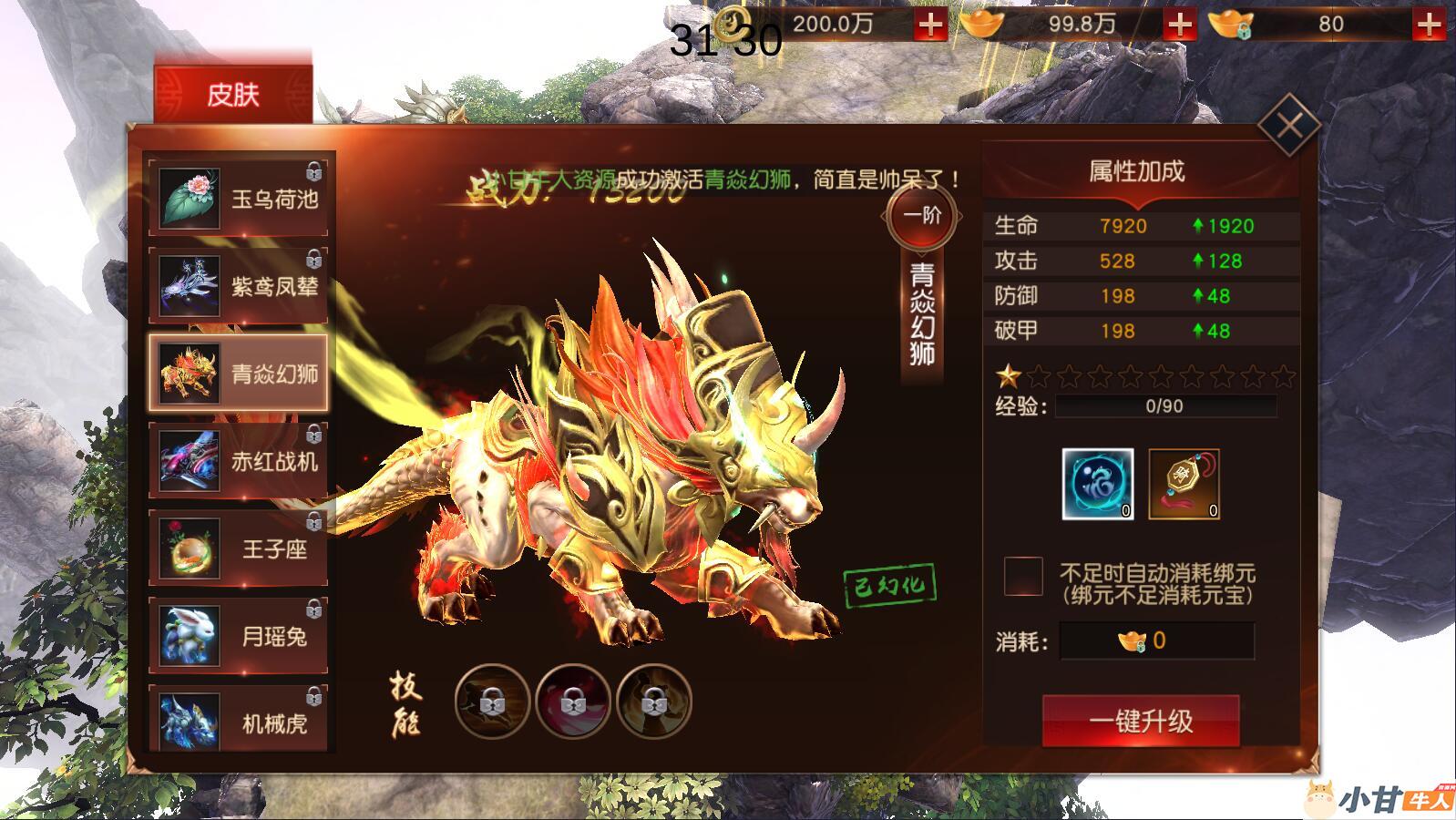Click the 一键升级 upgrade button
The width and height of the screenshot is (1456, 820).
[1141, 722]
